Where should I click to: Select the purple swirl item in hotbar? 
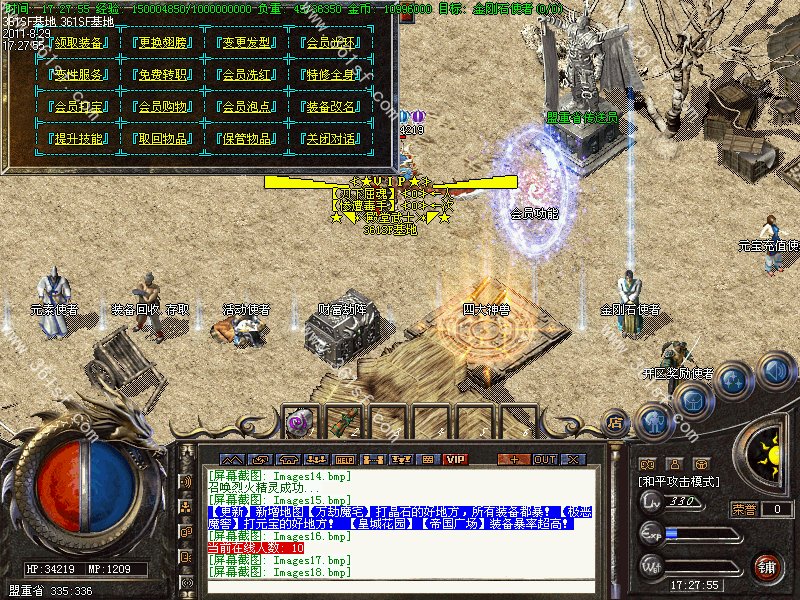(x=298, y=423)
